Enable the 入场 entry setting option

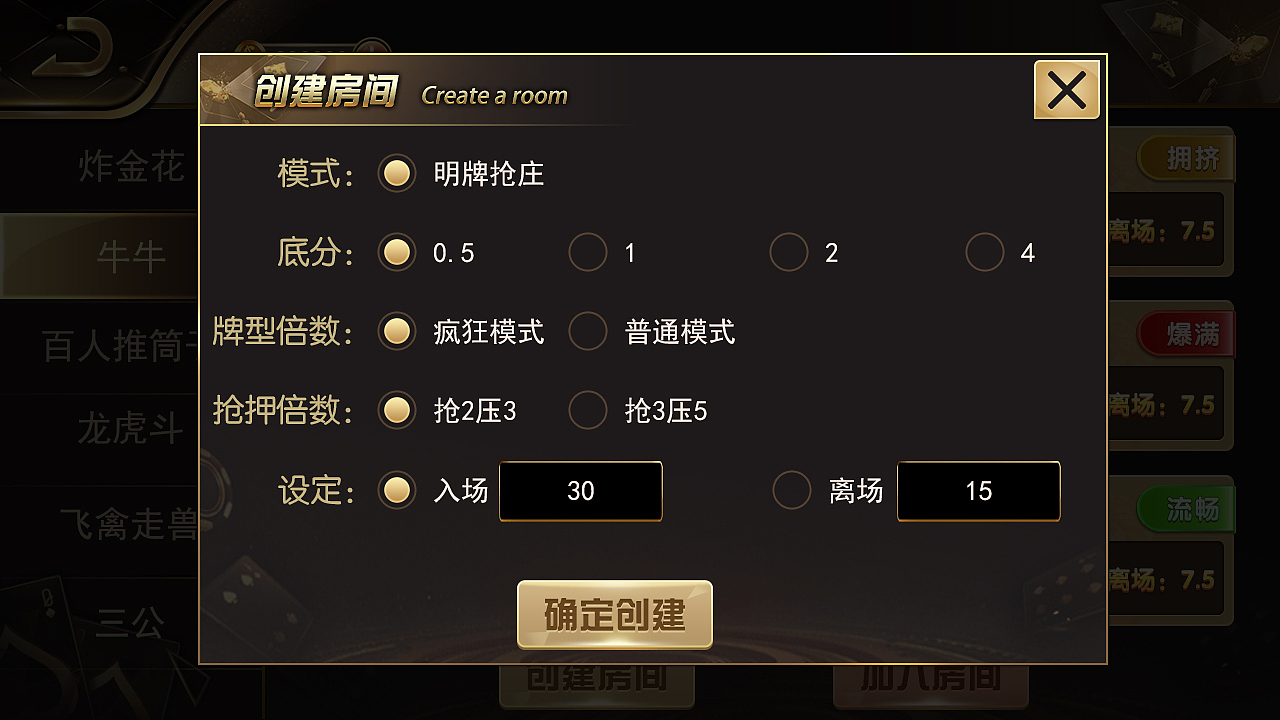397,490
